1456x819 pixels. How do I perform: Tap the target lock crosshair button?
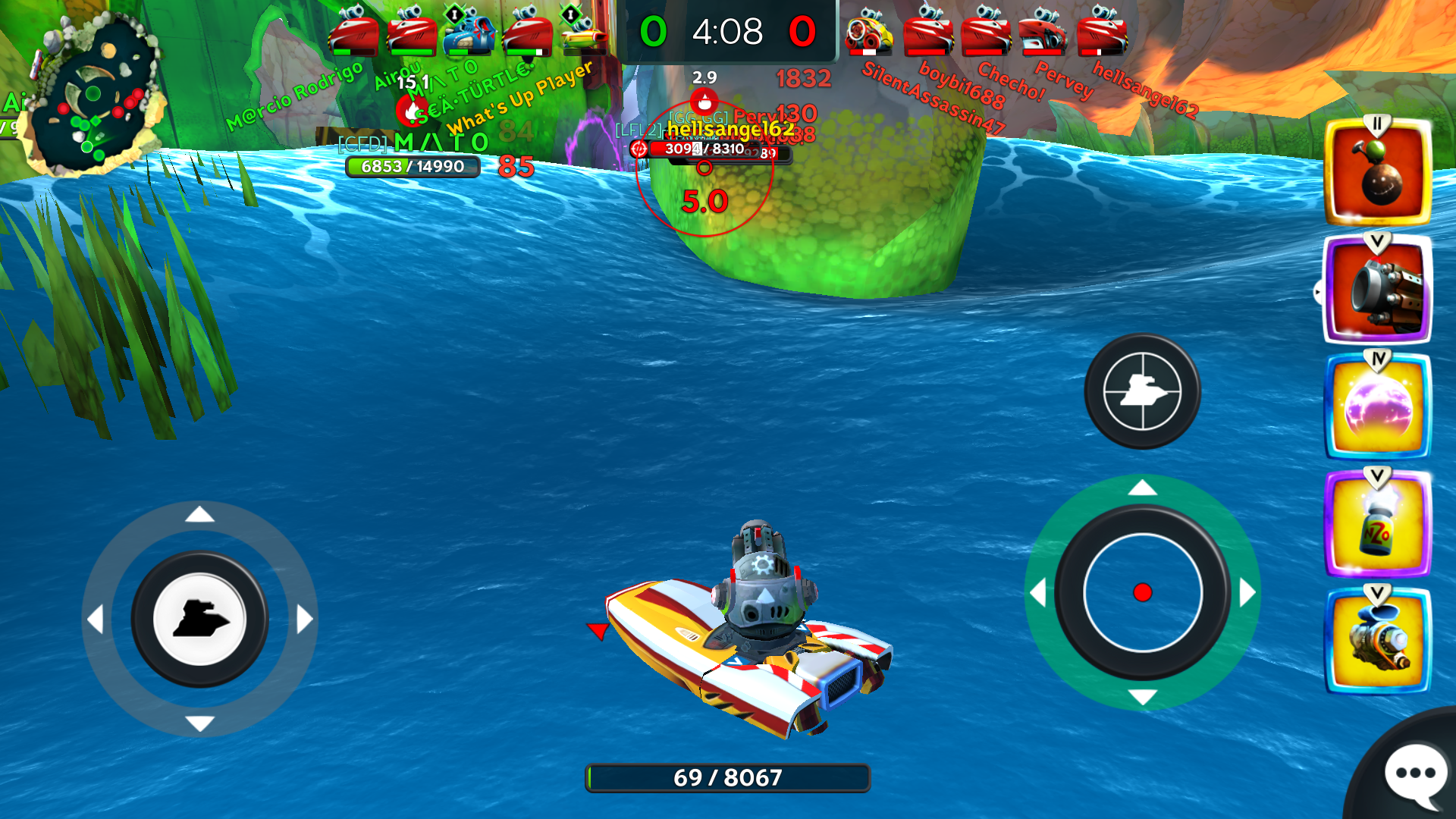(x=1142, y=391)
